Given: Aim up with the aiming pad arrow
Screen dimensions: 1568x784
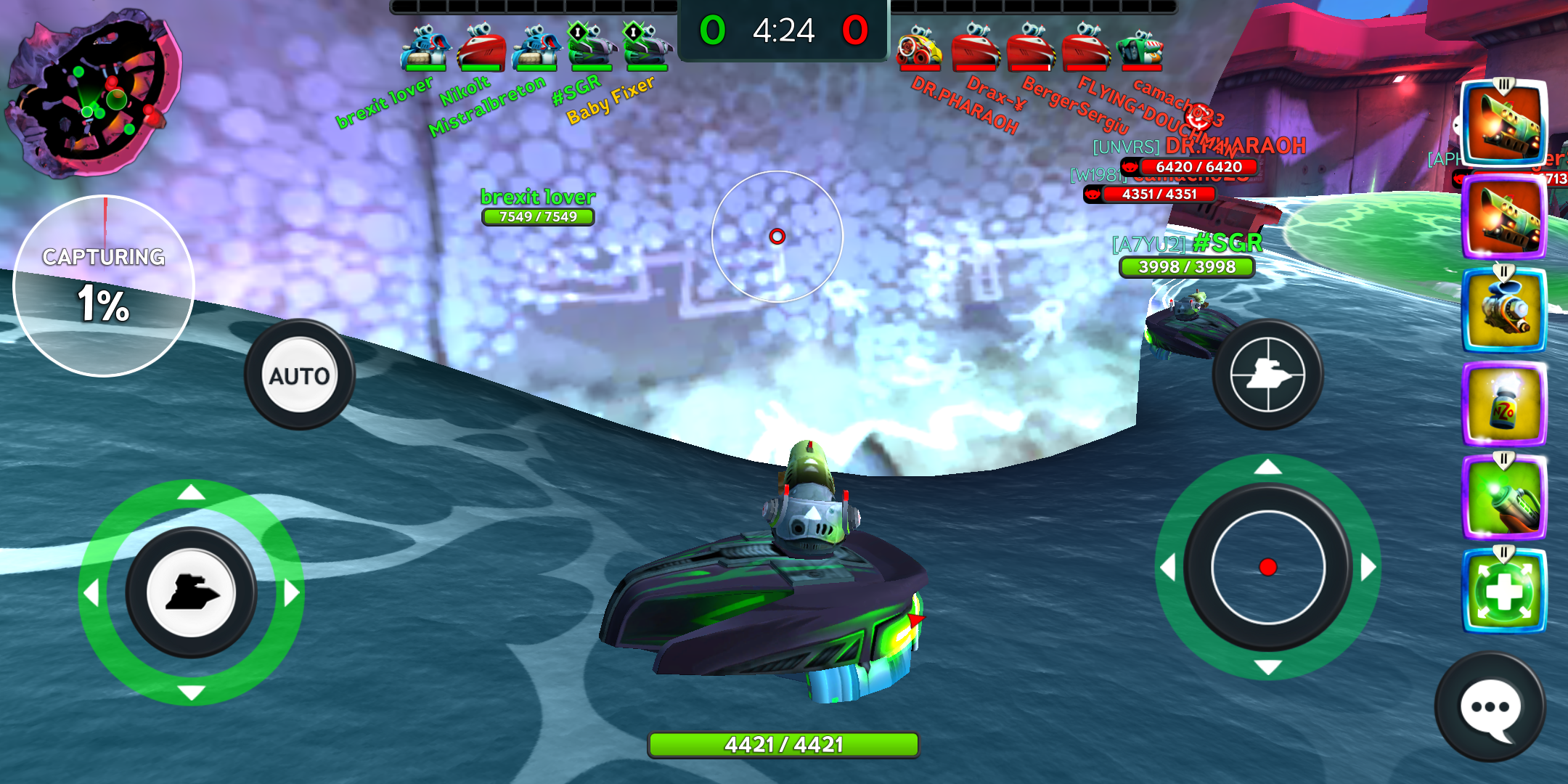Looking at the screenshot, I should 1267,467.
